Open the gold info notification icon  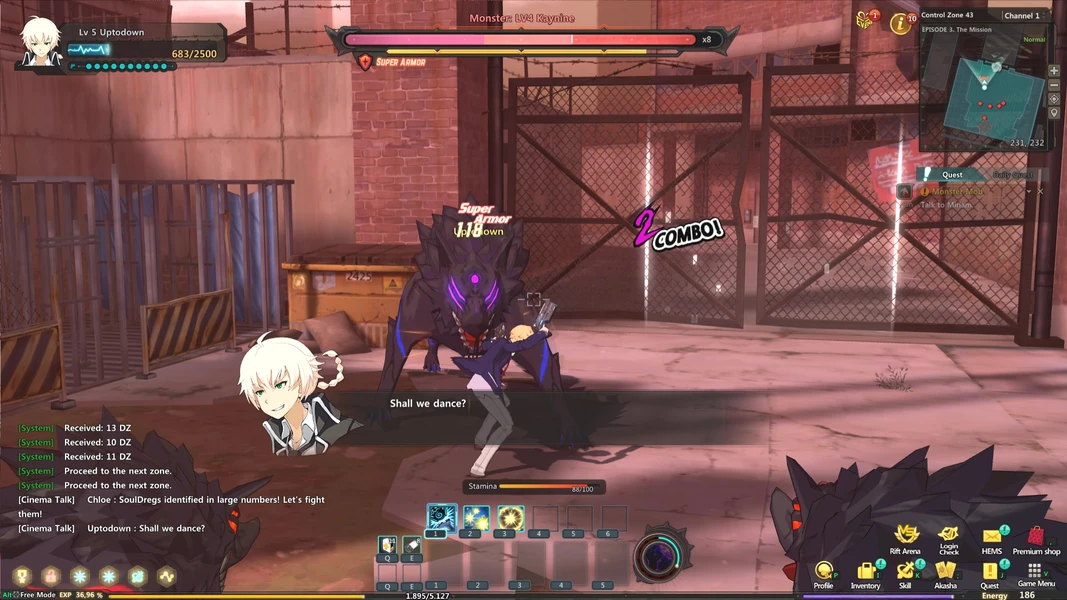(x=902, y=22)
